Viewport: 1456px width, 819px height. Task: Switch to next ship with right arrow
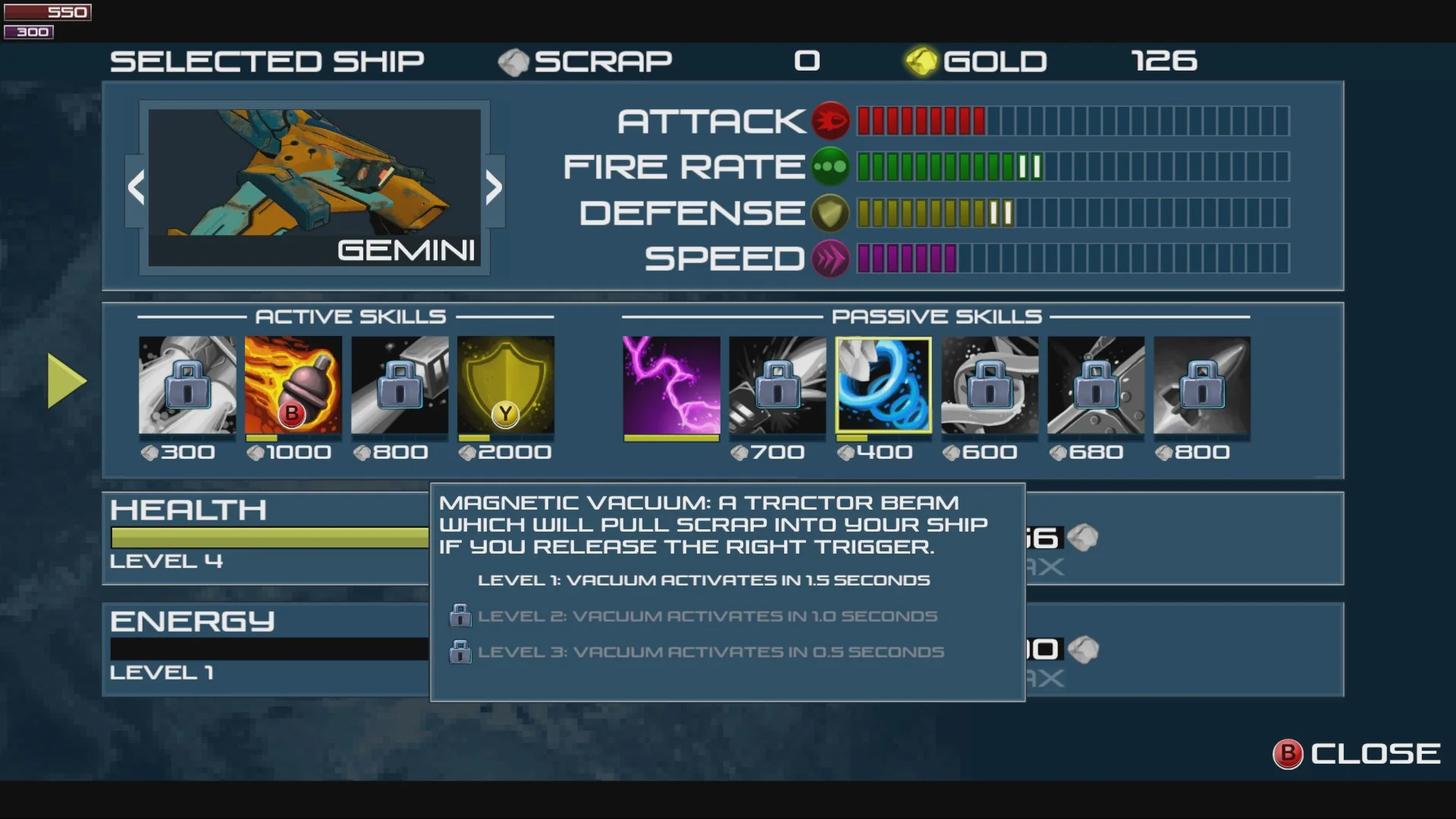click(x=494, y=188)
